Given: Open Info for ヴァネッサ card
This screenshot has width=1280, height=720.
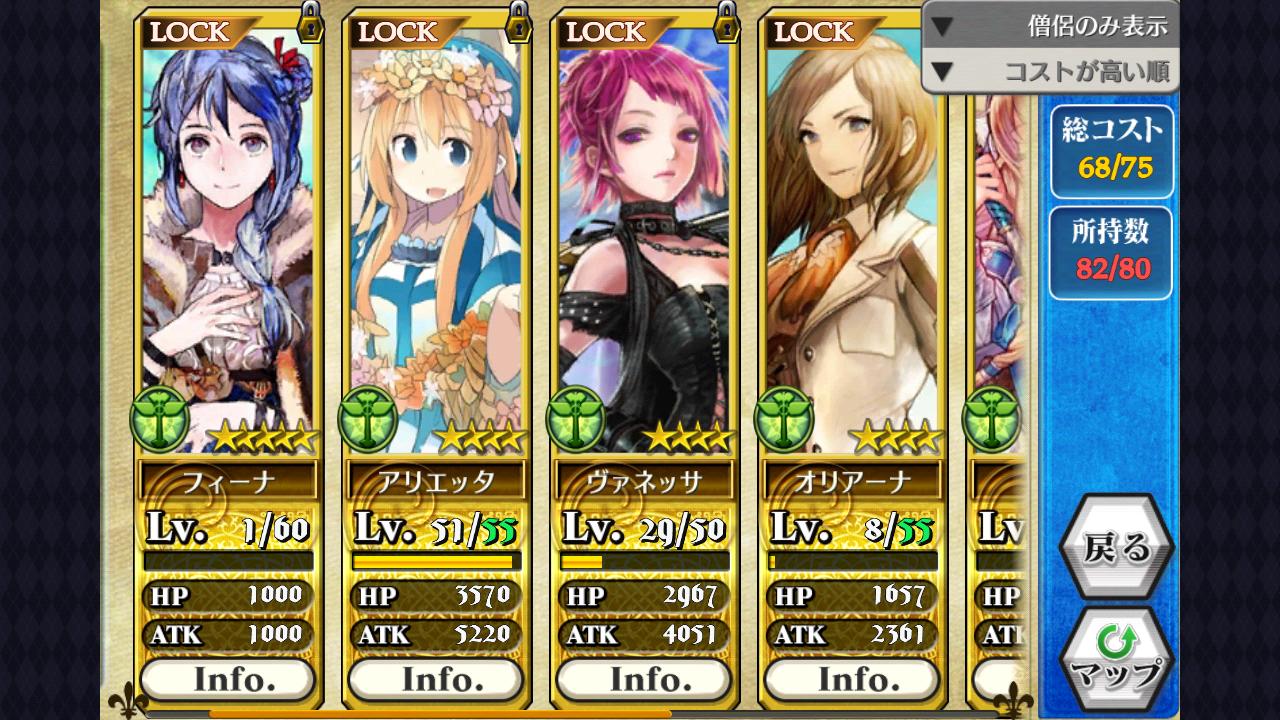Looking at the screenshot, I should (644, 680).
